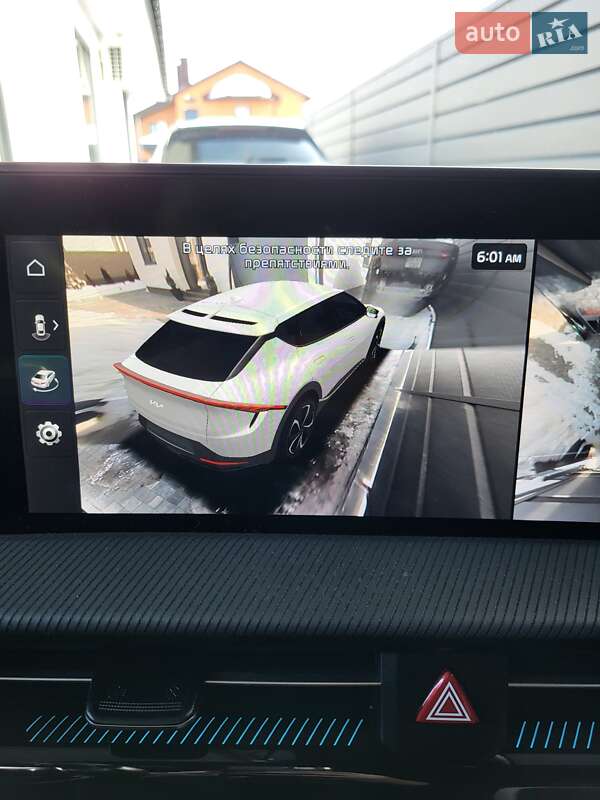Select the 3D surround view mode
The width and height of the screenshot is (600, 800).
click(44, 380)
